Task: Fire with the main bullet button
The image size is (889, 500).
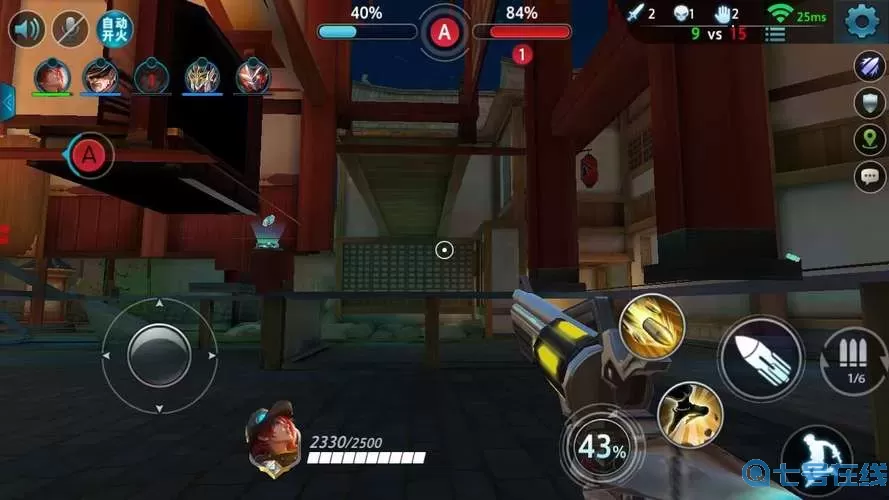Action: pyautogui.click(x=760, y=358)
